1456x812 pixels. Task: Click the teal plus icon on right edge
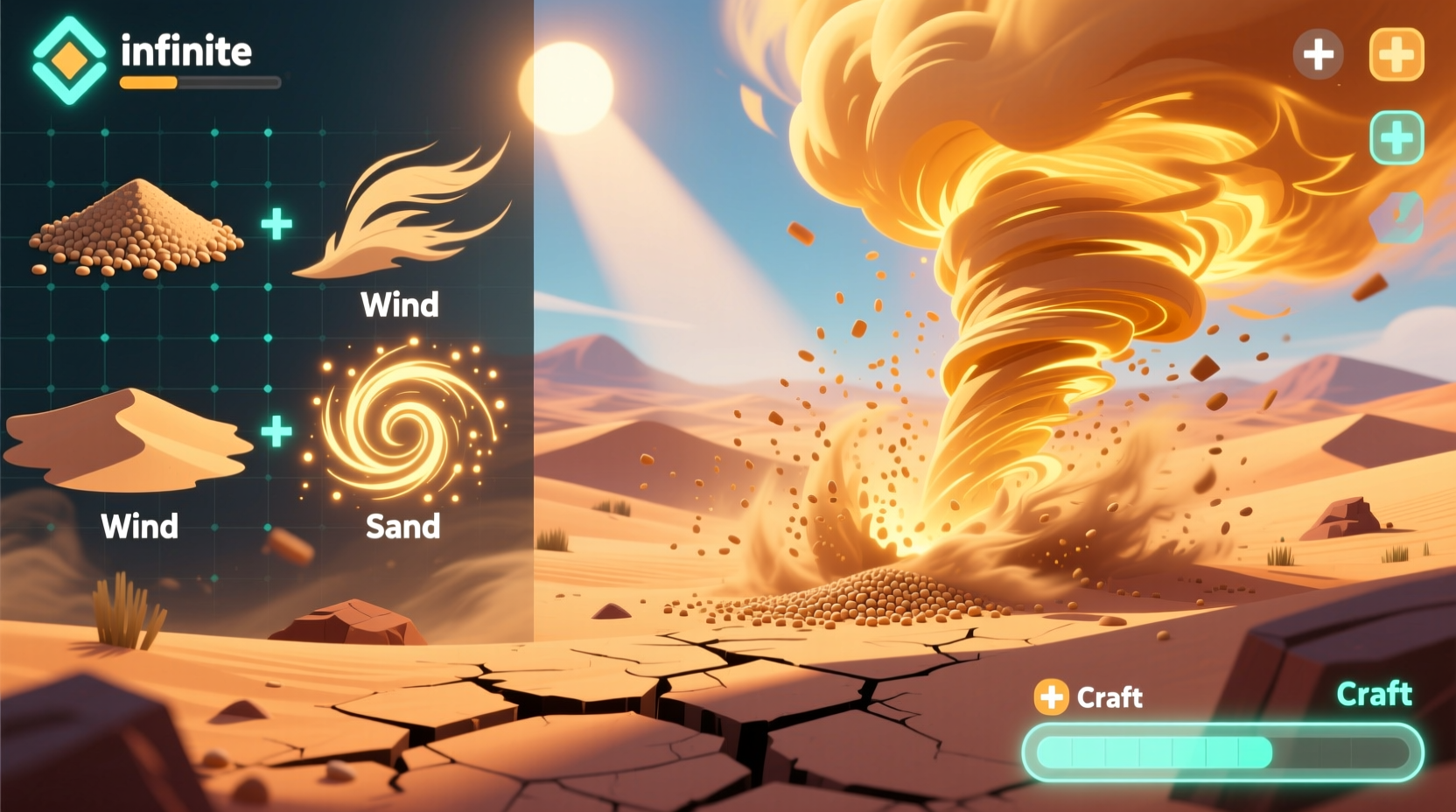tap(1397, 136)
